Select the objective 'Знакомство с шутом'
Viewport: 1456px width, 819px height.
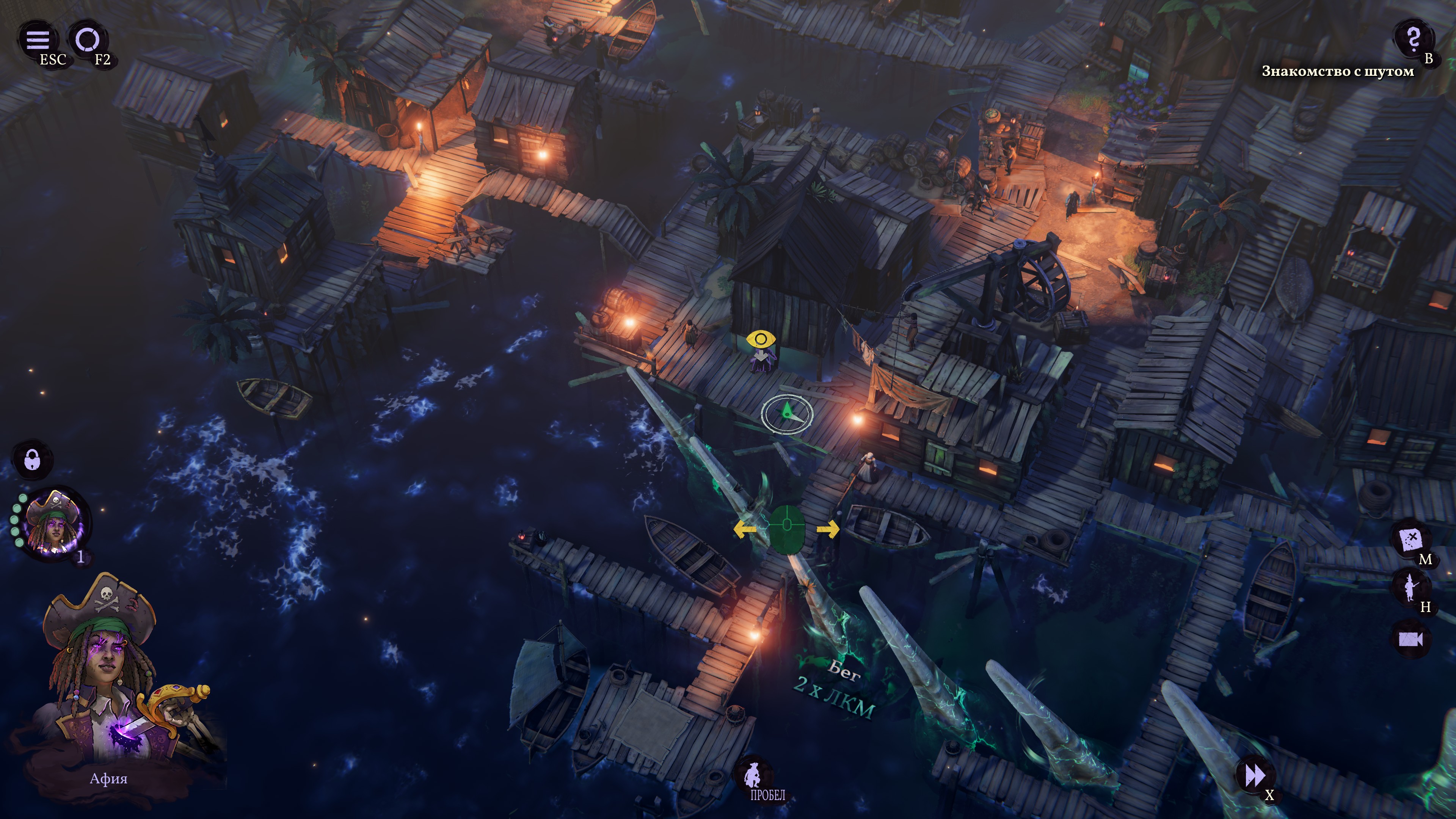1337,71
